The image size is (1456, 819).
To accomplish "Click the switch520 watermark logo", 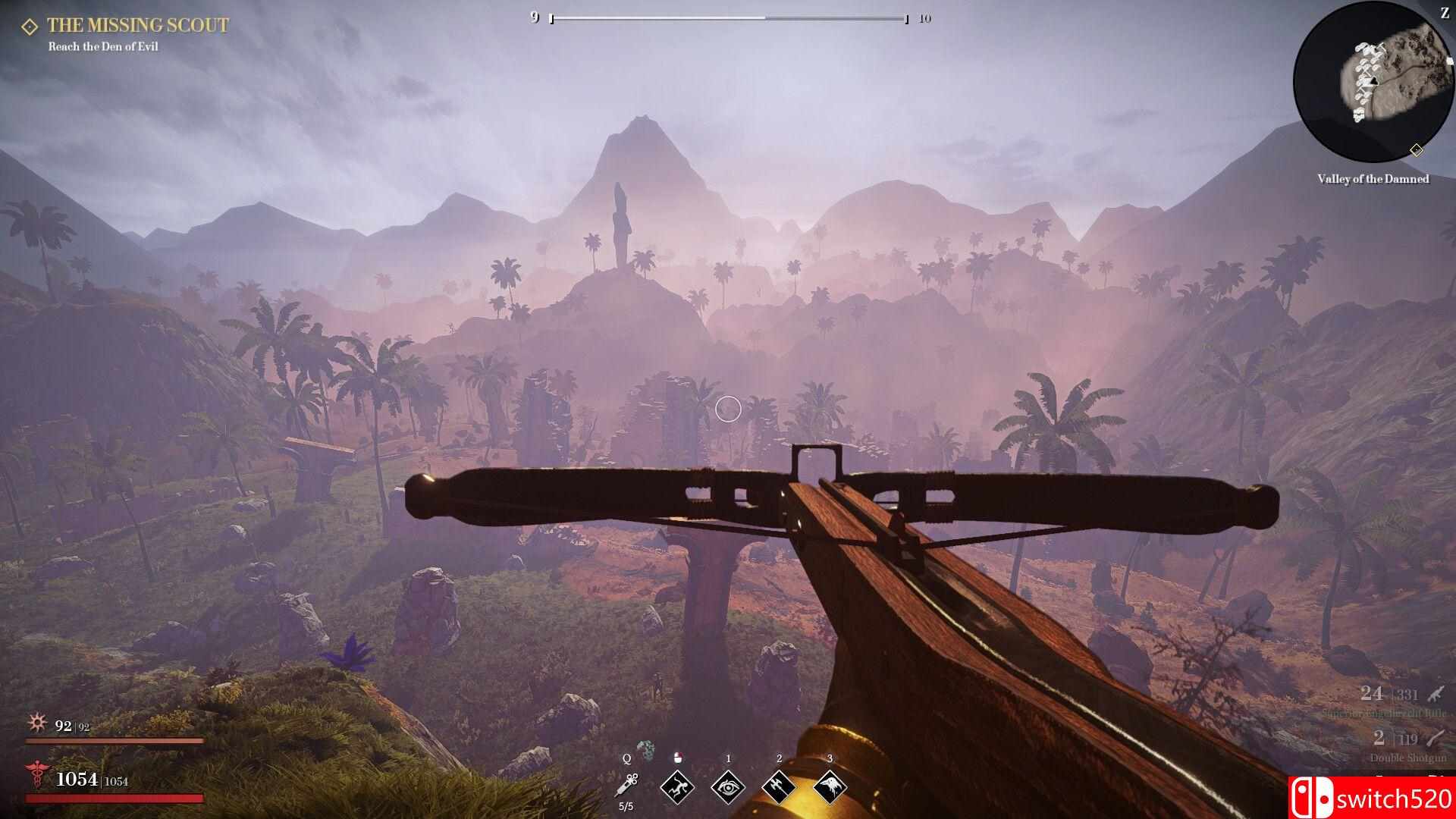I will tap(1371, 798).
